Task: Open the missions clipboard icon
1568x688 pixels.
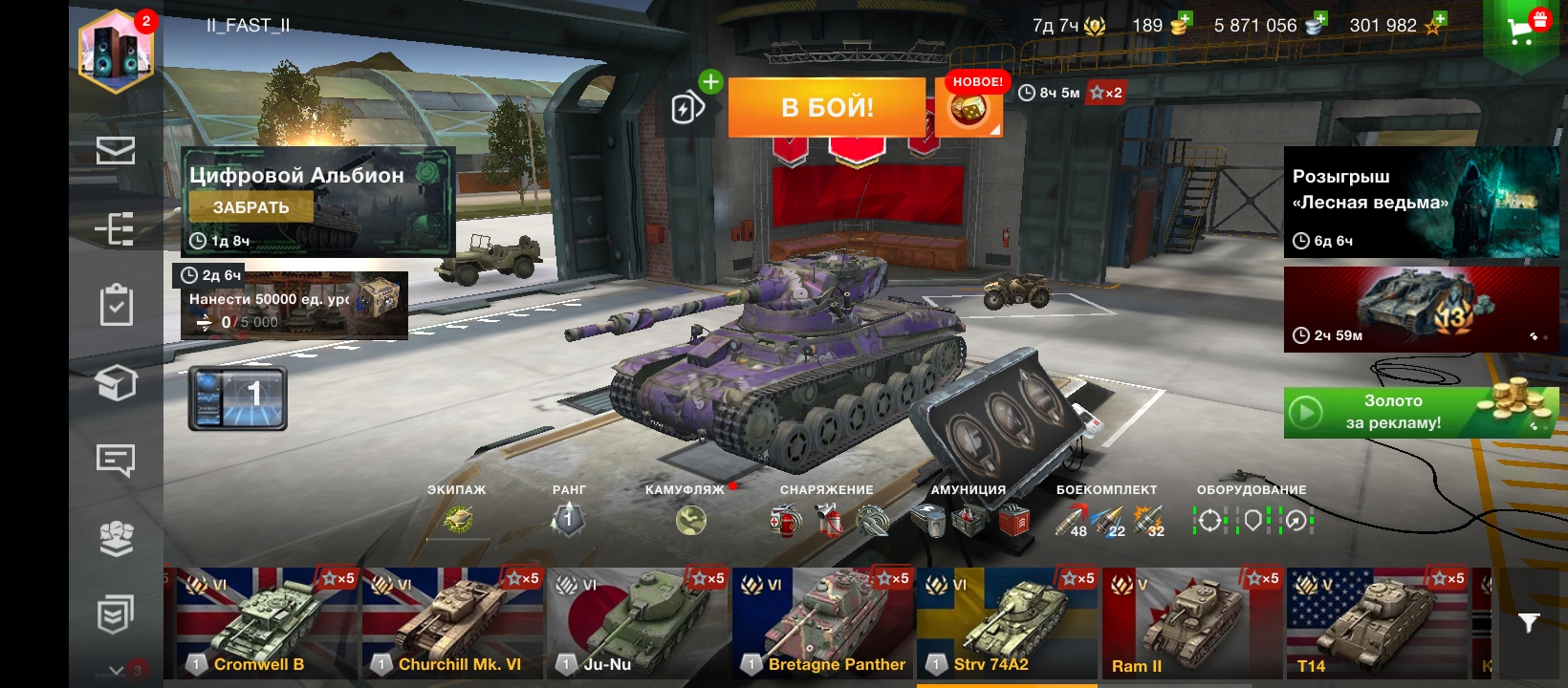Action: (x=116, y=306)
